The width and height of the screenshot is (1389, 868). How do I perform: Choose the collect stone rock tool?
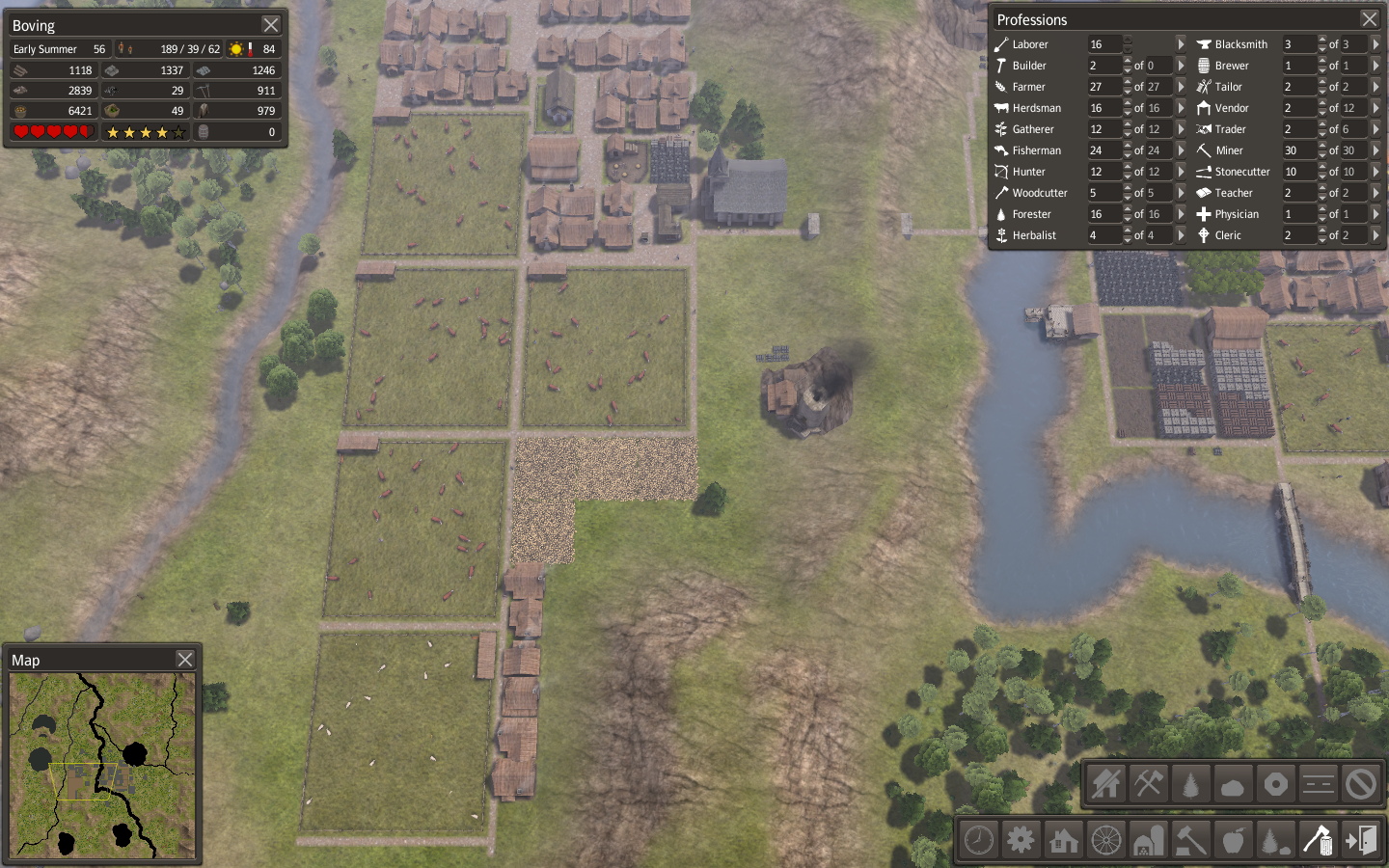click(x=1233, y=784)
